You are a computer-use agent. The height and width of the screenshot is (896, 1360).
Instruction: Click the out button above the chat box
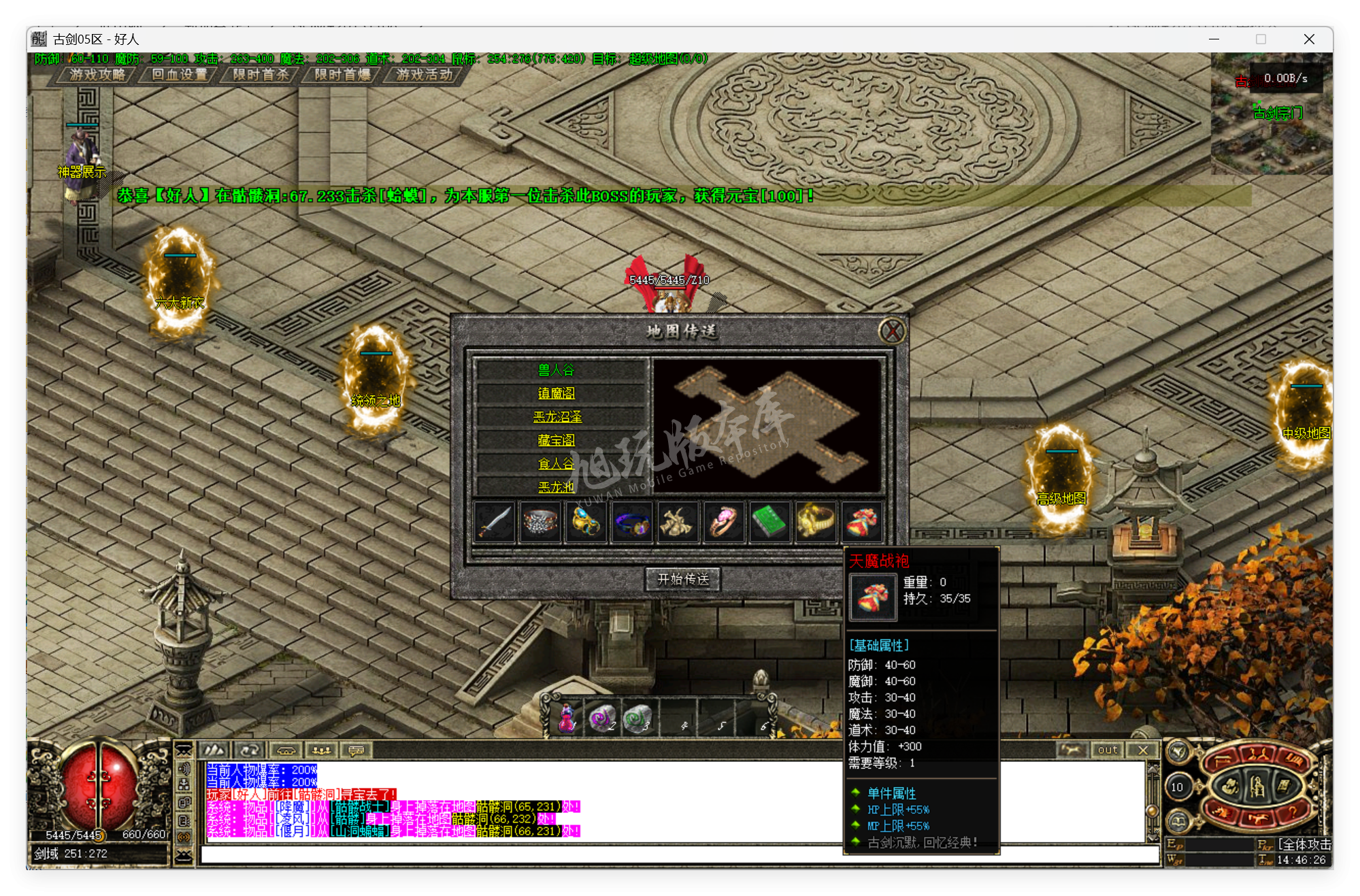[1107, 750]
